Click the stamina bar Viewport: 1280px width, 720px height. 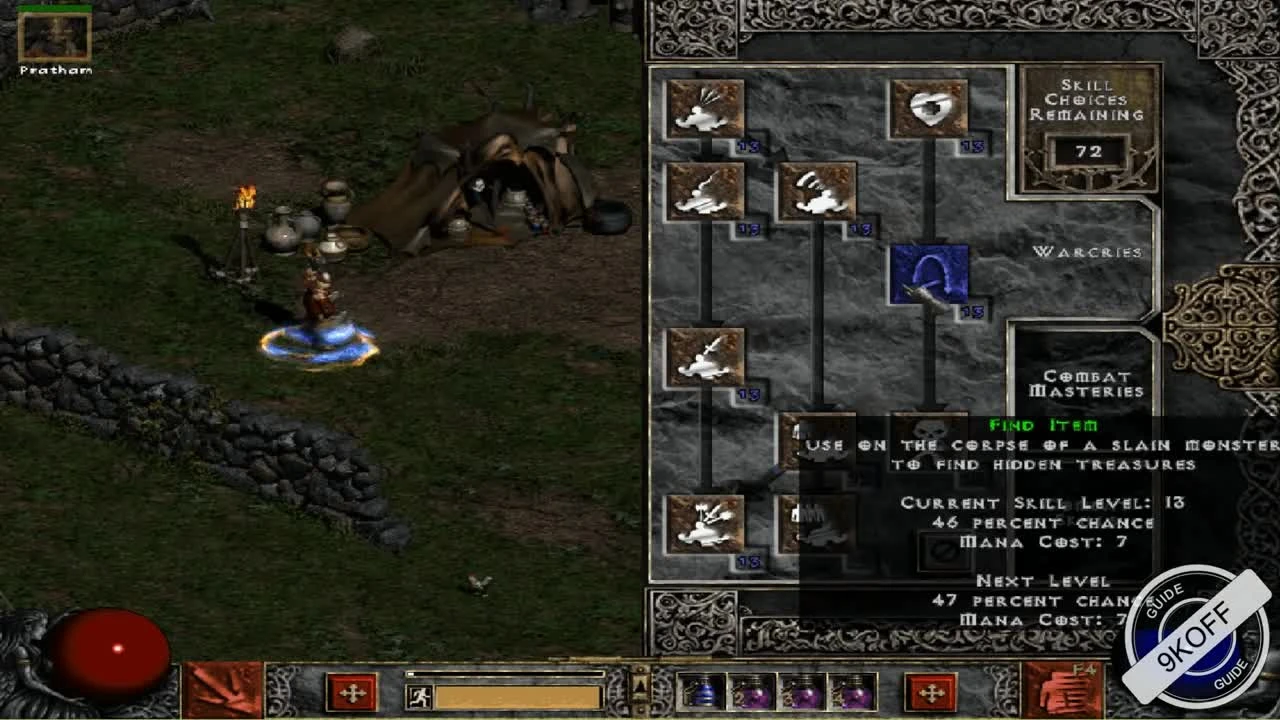(x=510, y=693)
